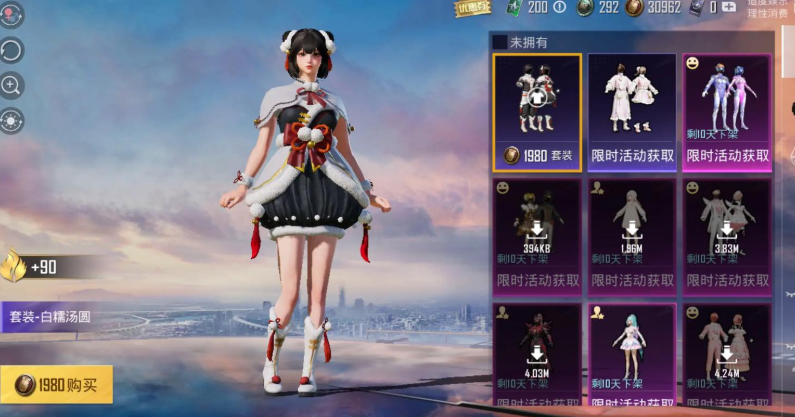Switch character gender with the top icon
The height and width of the screenshot is (417, 795).
(12, 14)
